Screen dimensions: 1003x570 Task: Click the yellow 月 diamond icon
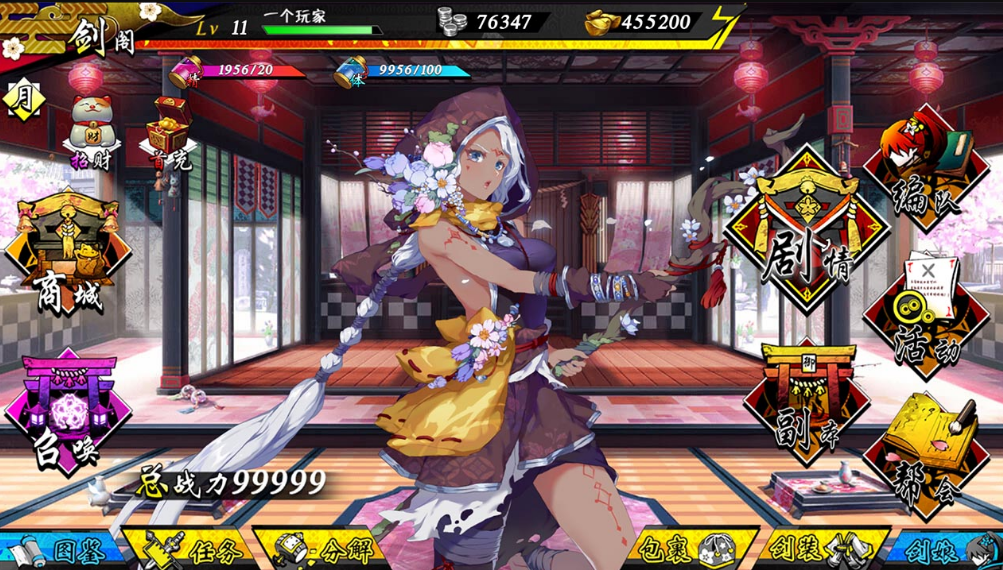(x=22, y=99)
